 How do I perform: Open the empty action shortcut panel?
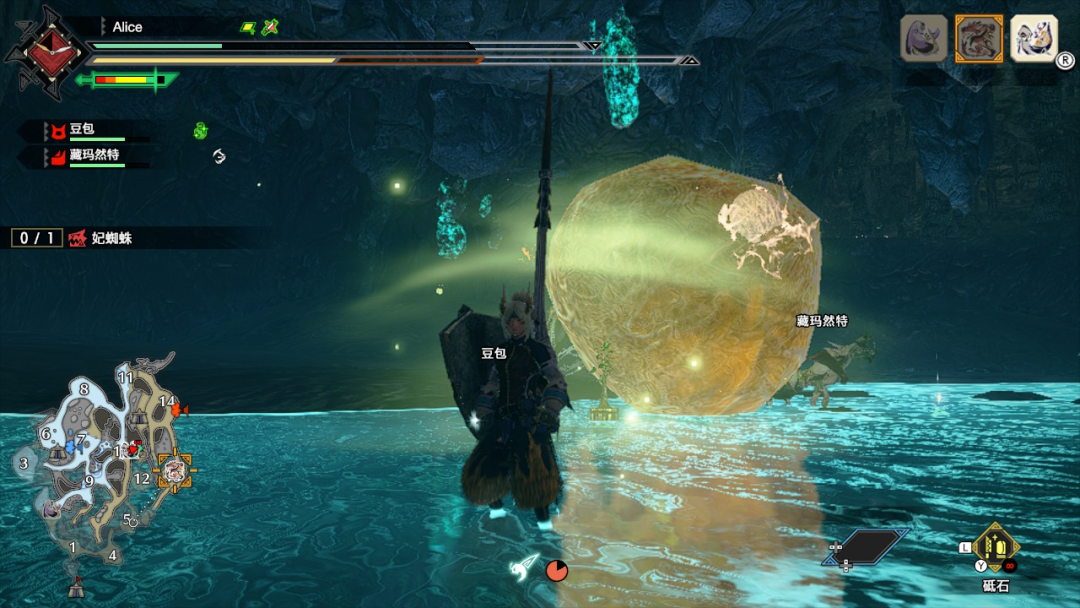click(865, 547)
